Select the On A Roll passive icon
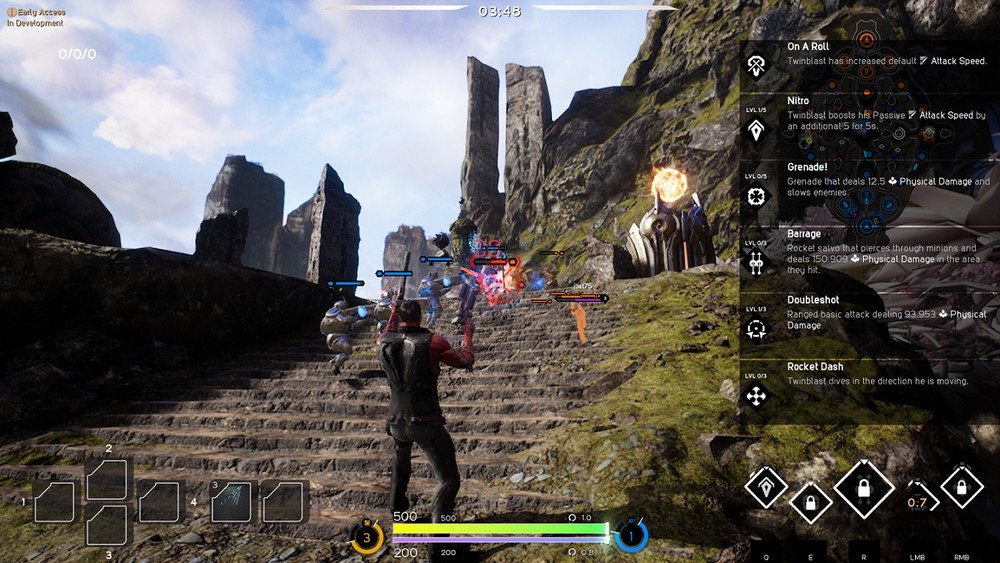The width and height of the screenshot is (1000, 563). point(757,66)
